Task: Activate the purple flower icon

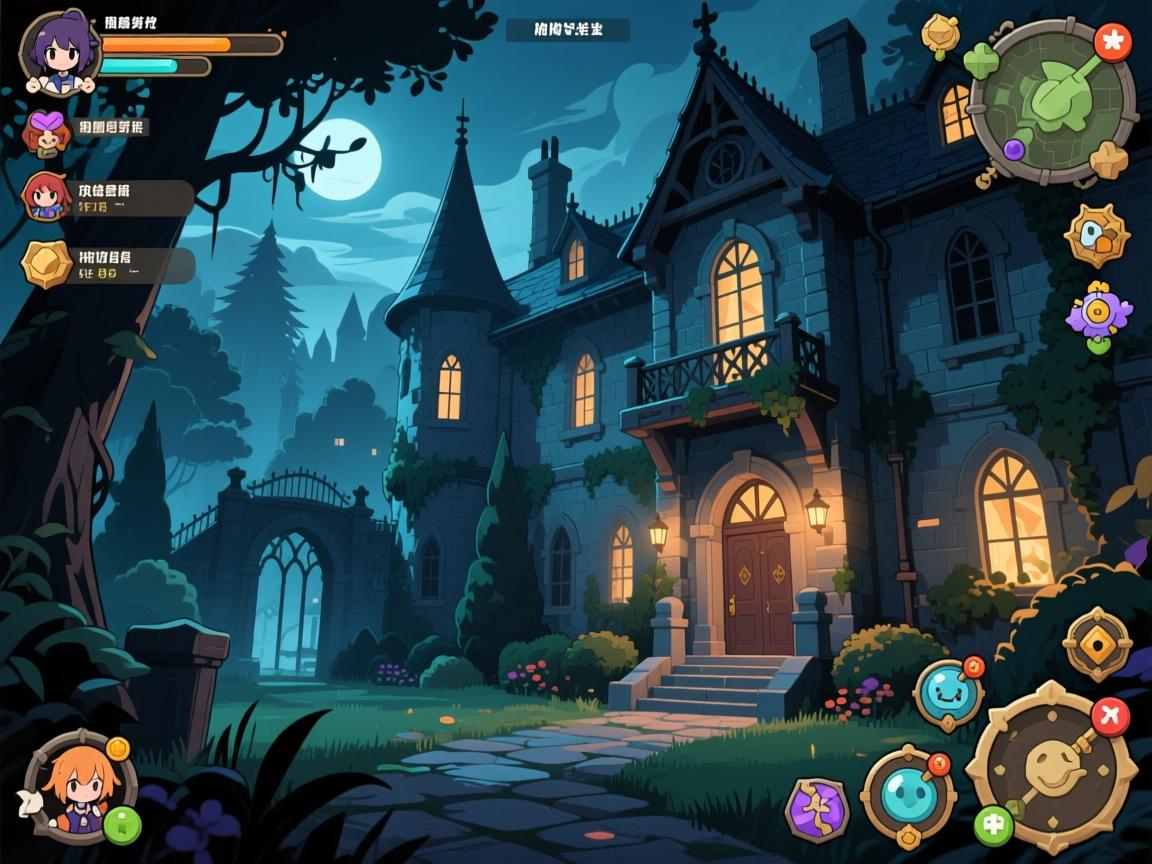Action: 1099,316
